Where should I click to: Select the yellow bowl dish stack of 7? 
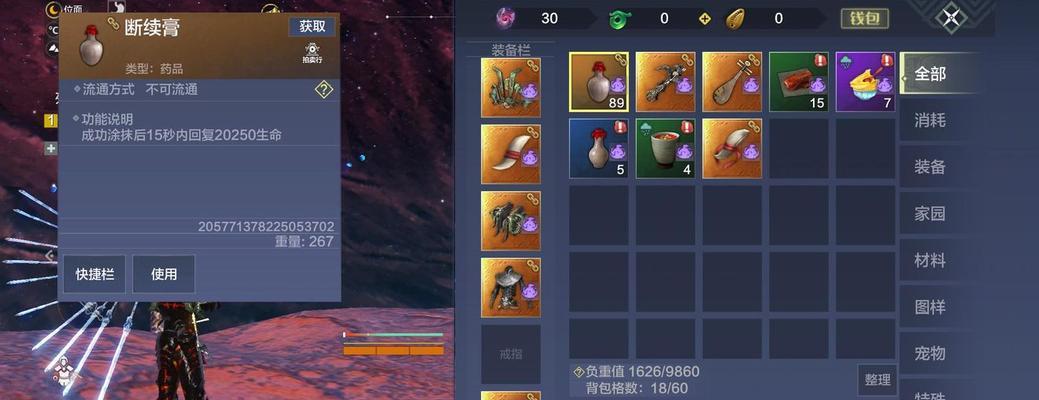pyautogui.click(x=865, y=82)
